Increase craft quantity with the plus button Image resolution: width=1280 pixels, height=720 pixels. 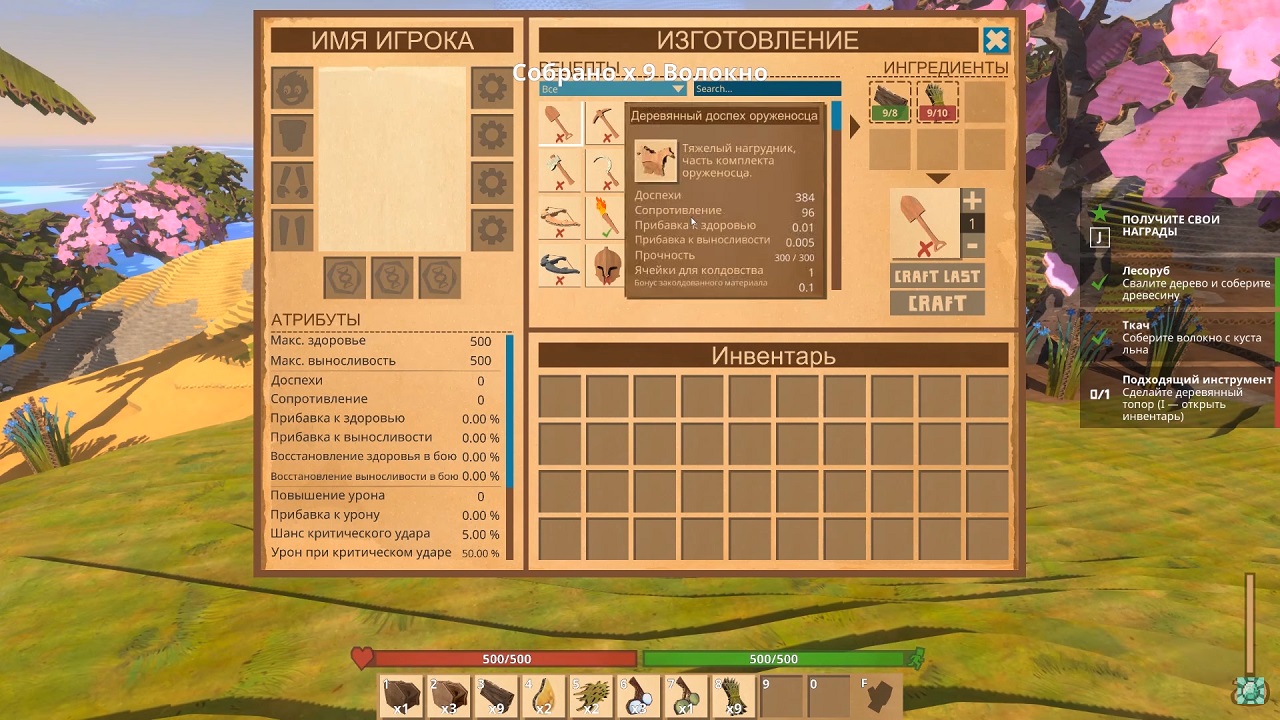click(x=972, y=200)
